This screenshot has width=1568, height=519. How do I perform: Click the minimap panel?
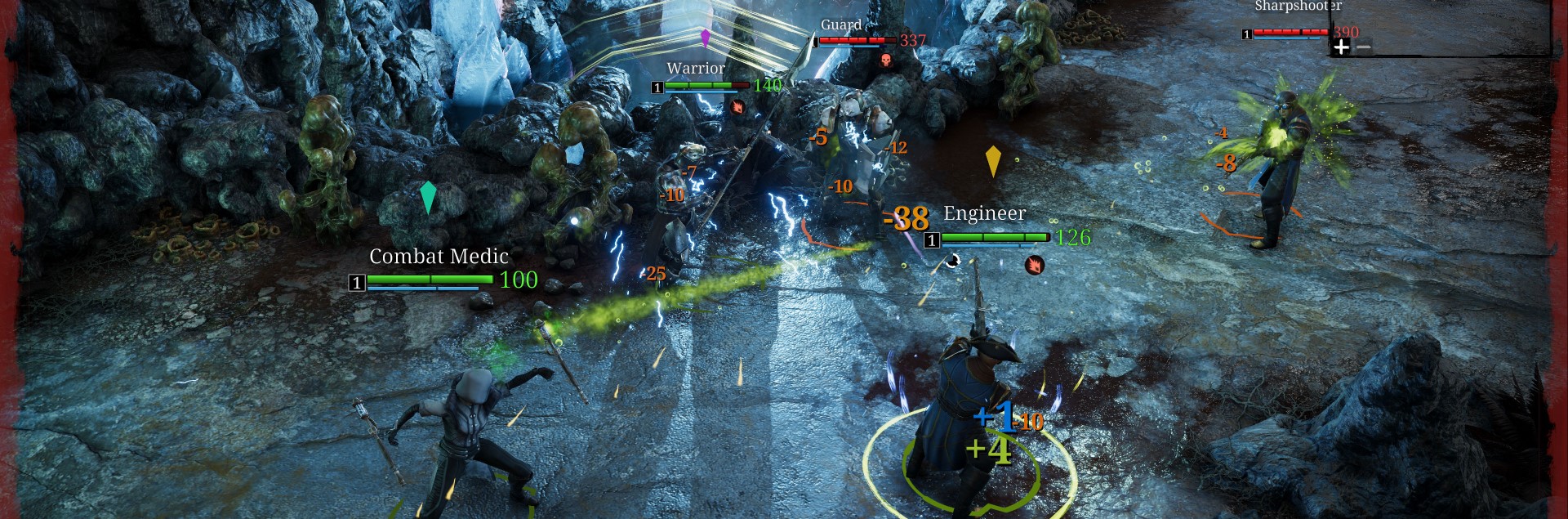click(1445, 23)
